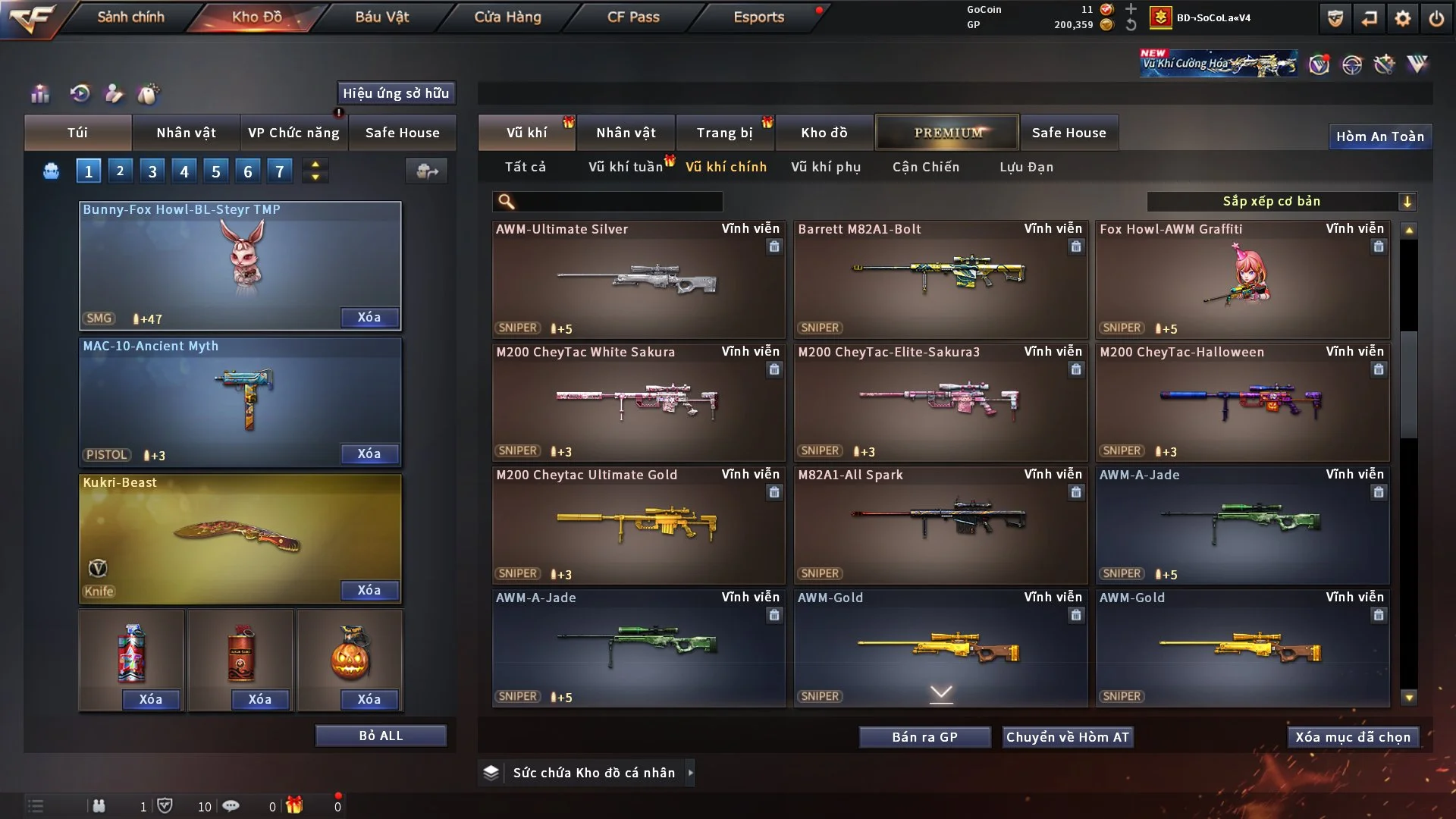Show the Vũ khí phụ secondary weapons filter
The image size is (1456, 819).
click(x=826, y=167)
